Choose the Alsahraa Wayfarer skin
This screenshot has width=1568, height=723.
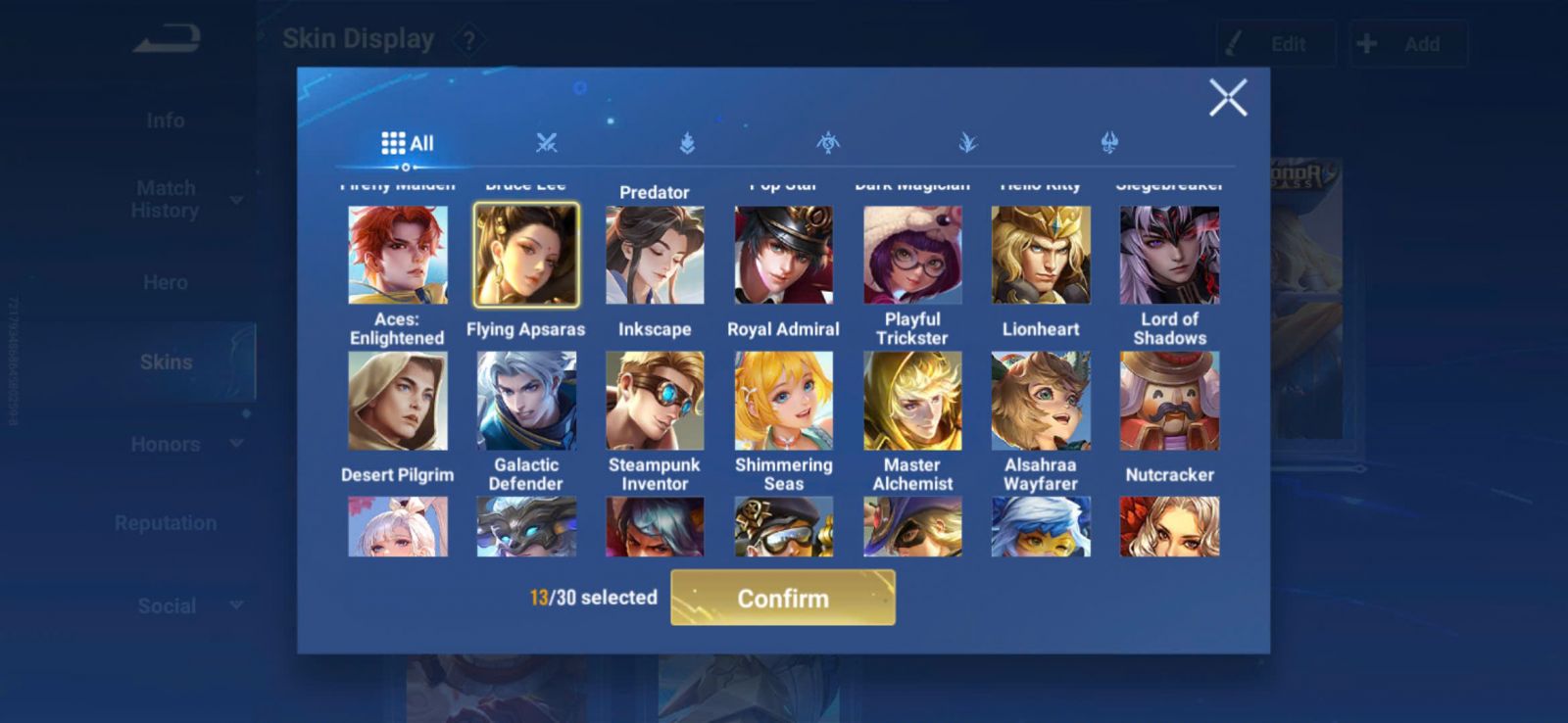1041,401
